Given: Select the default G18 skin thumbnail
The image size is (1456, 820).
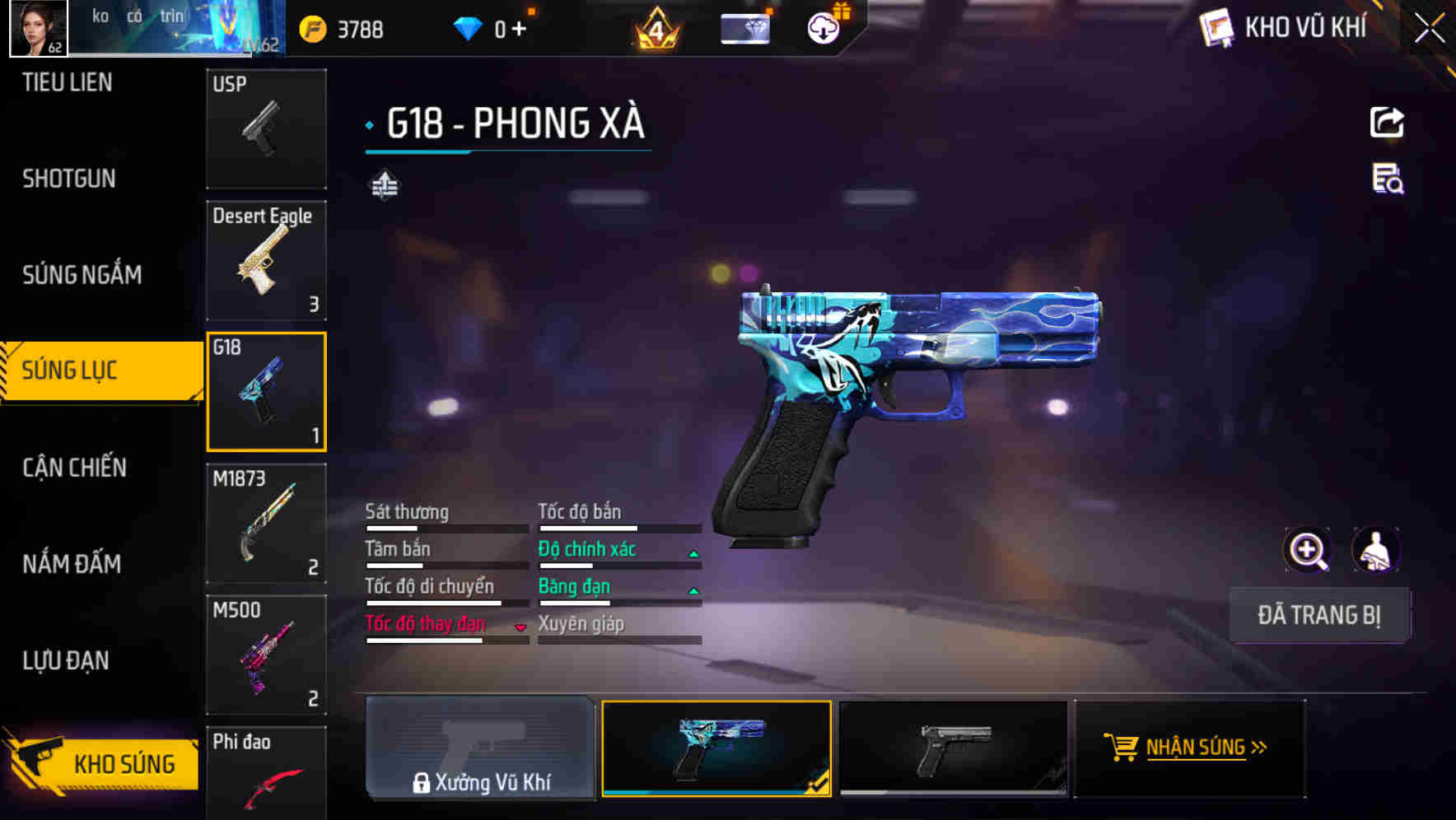Looking at the screenshot, I should (x=955, y=748).
